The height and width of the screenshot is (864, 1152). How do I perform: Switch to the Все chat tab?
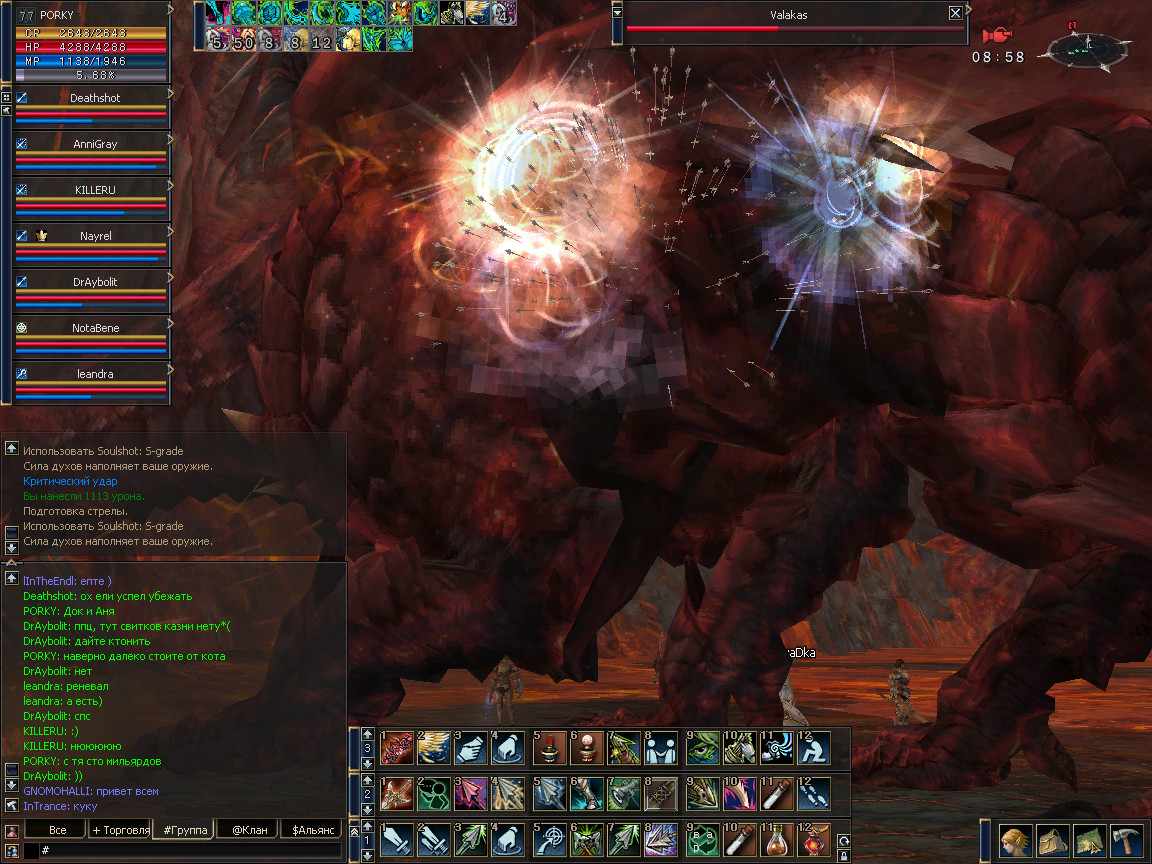point(57,830)
